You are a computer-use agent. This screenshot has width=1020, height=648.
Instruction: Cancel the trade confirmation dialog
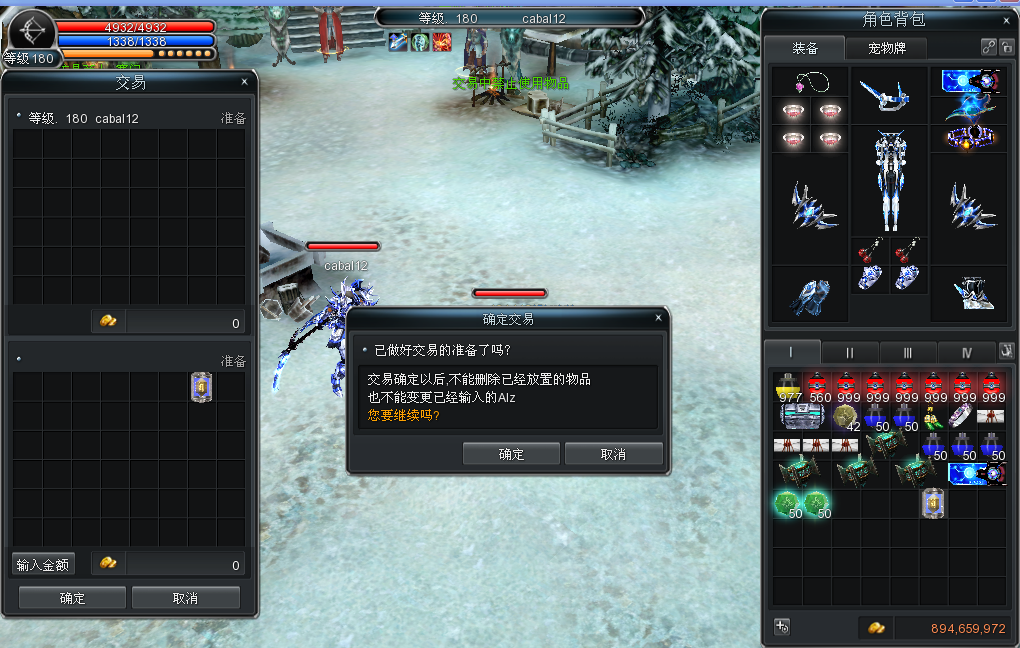(613, 454)
